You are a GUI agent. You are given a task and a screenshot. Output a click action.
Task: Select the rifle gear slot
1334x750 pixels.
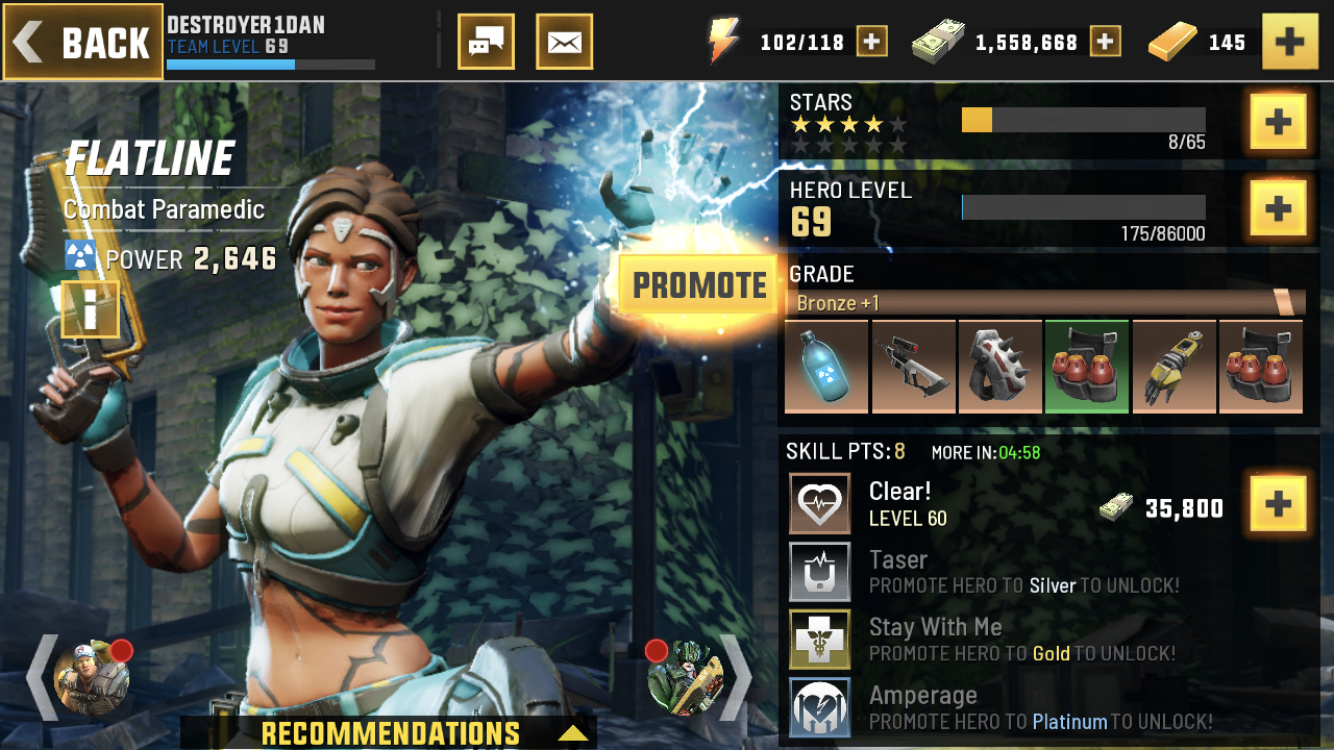[x=913, y=366]
